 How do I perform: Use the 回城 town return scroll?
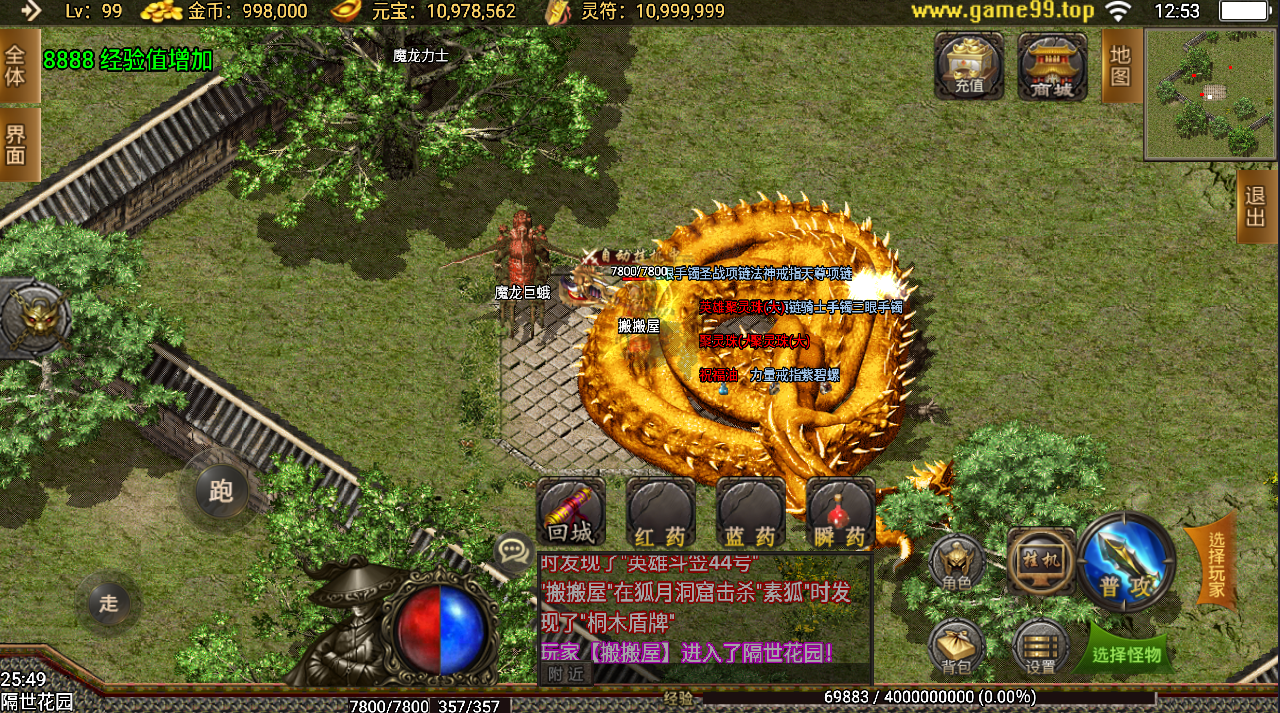pos(571,514)
